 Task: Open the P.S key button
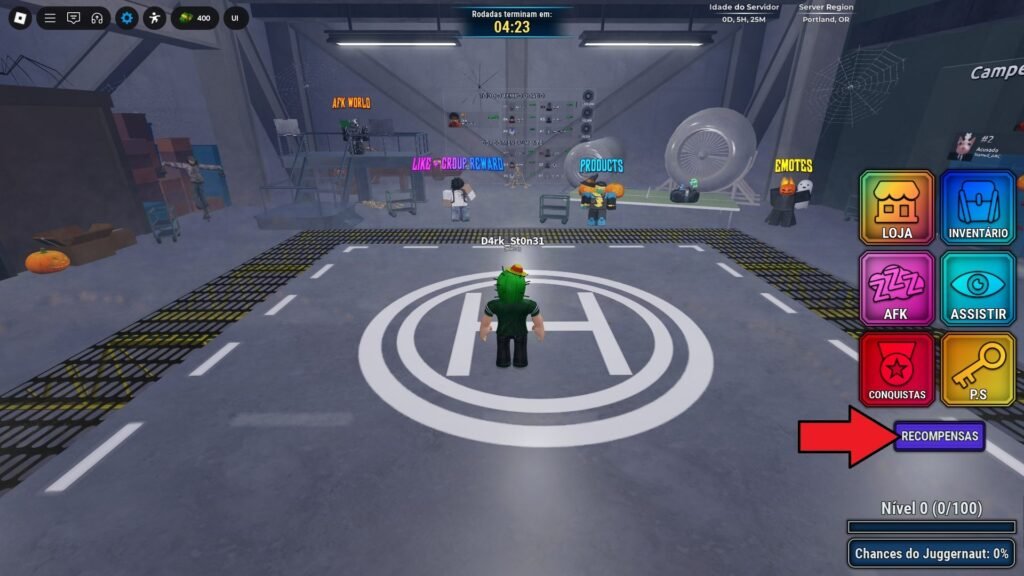click(x=978, y=369)
